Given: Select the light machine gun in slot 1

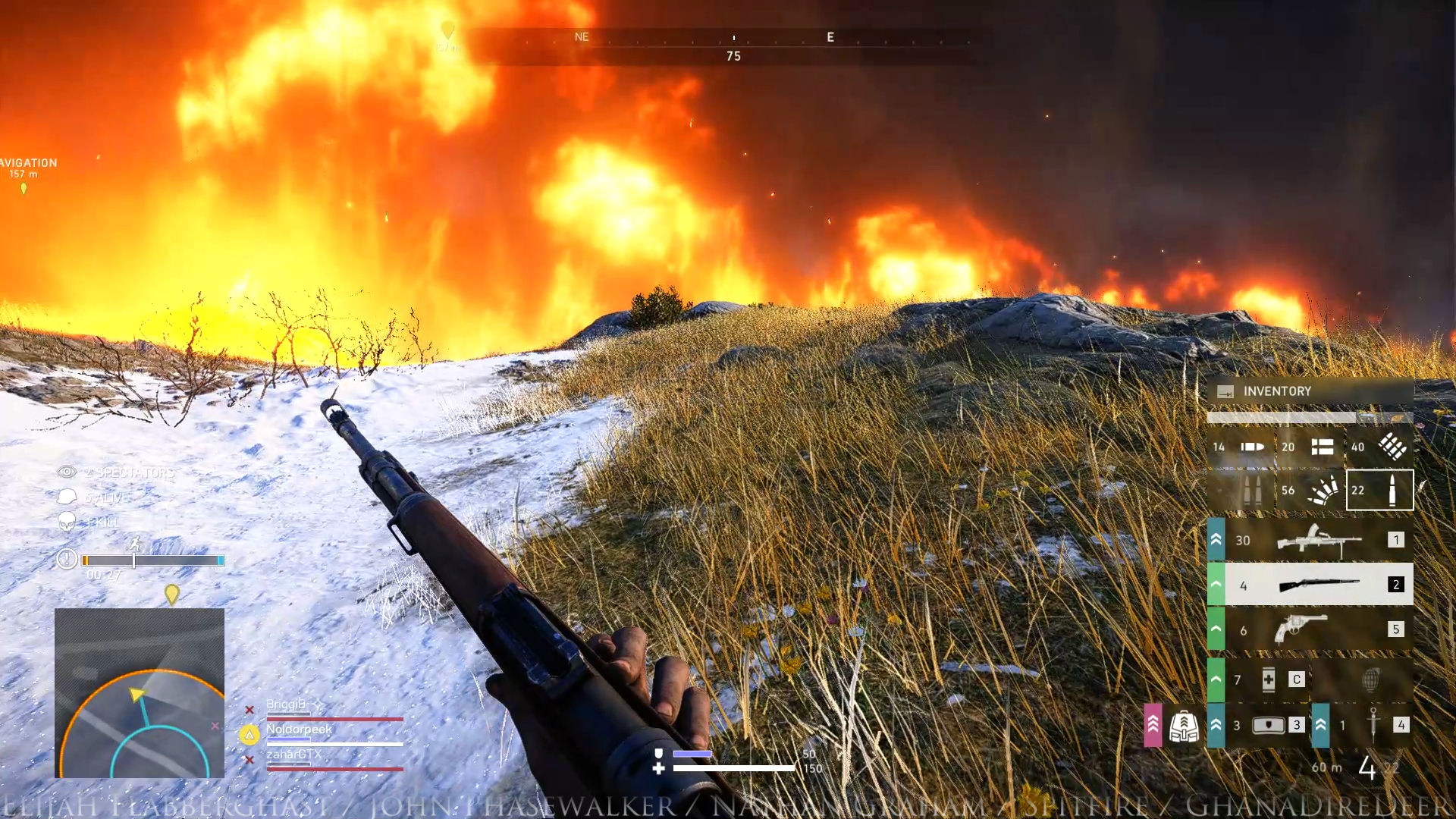Looking at the screenshot, I should (x=1318, y=540).
